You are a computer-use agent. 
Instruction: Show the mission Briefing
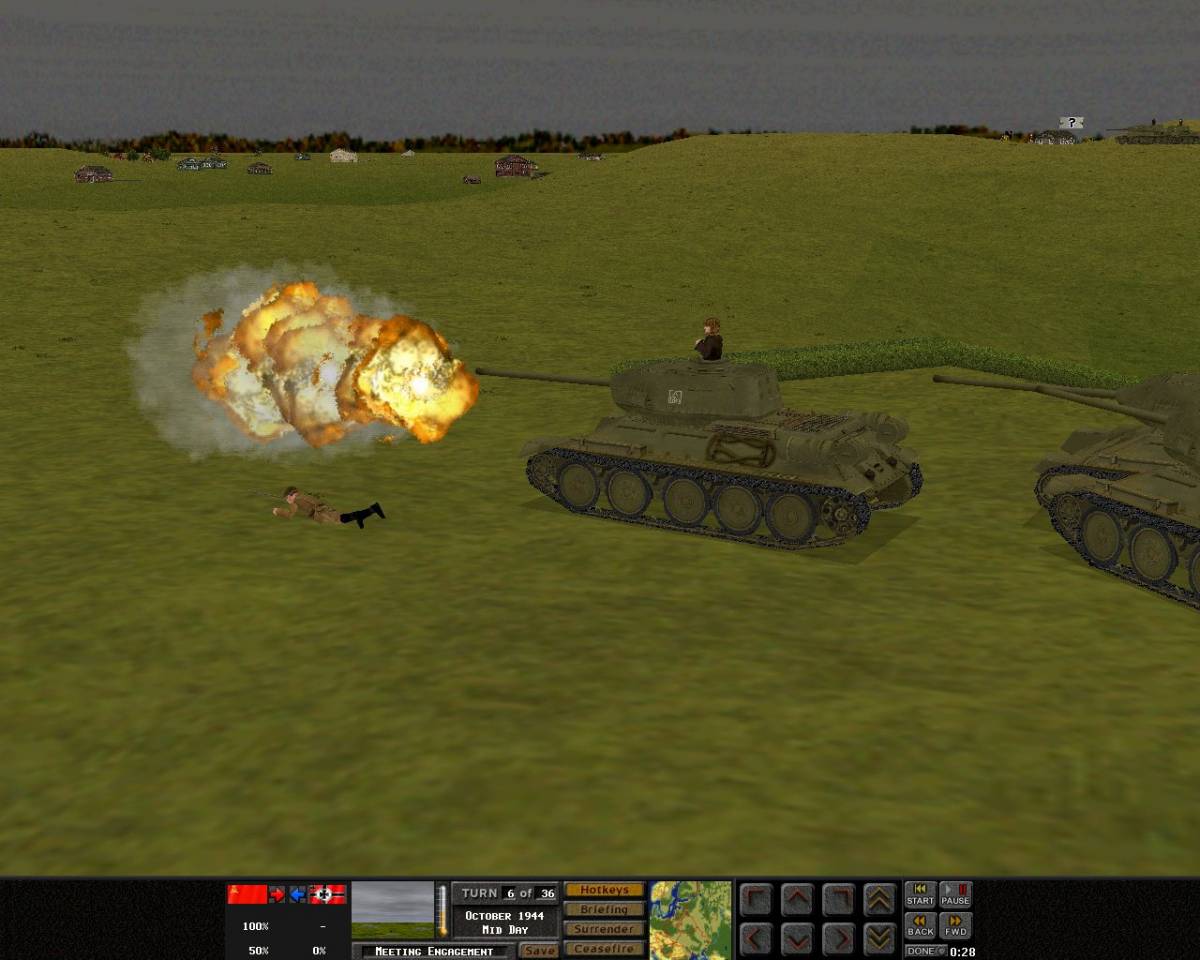(604, 910)
